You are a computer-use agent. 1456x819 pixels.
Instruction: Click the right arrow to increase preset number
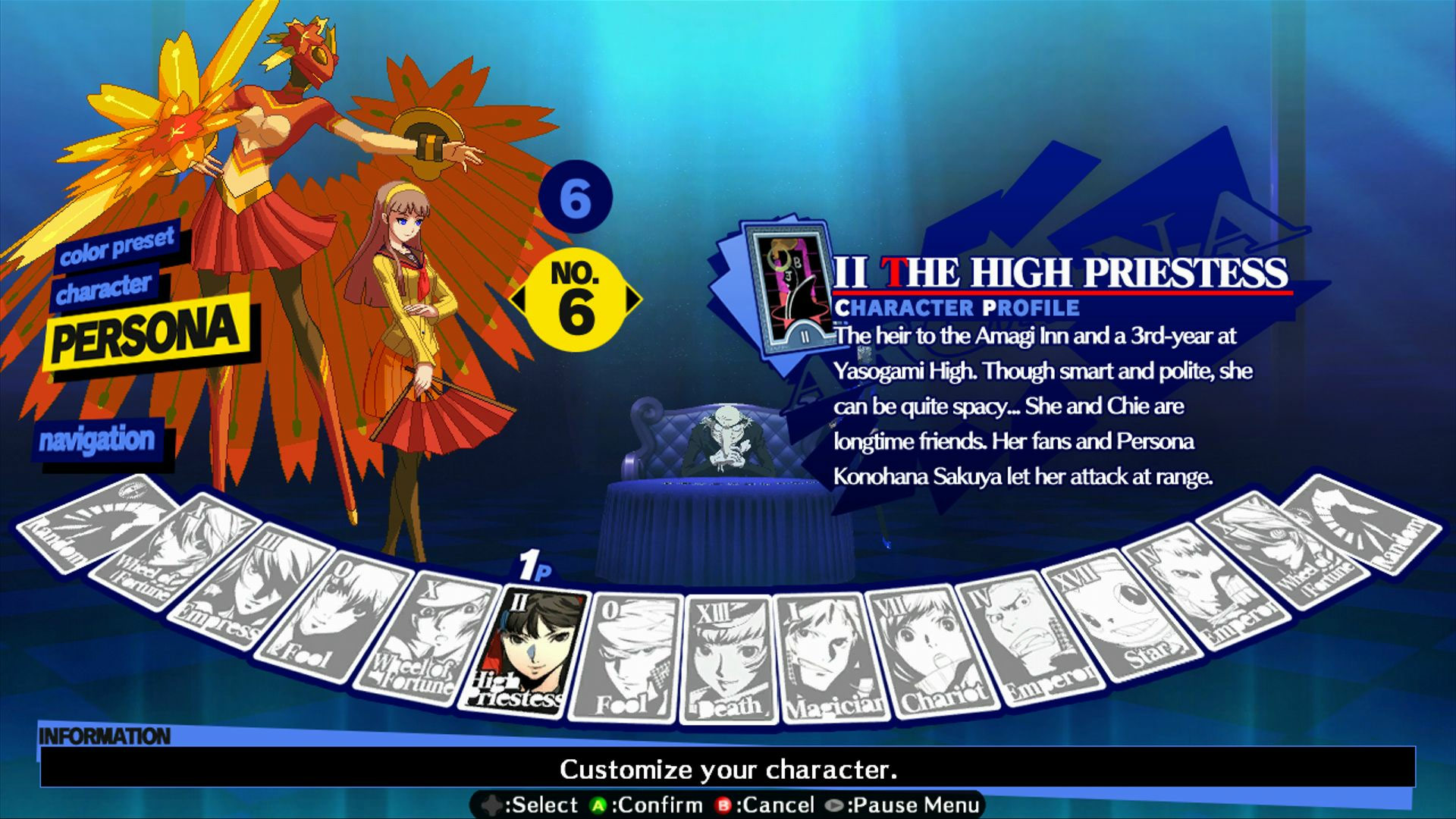[x=633, y=300]
